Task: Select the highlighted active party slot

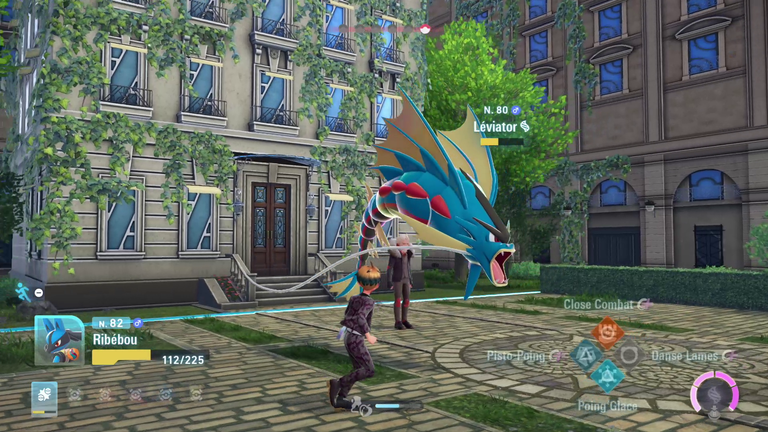Action: tap(44, 395)
